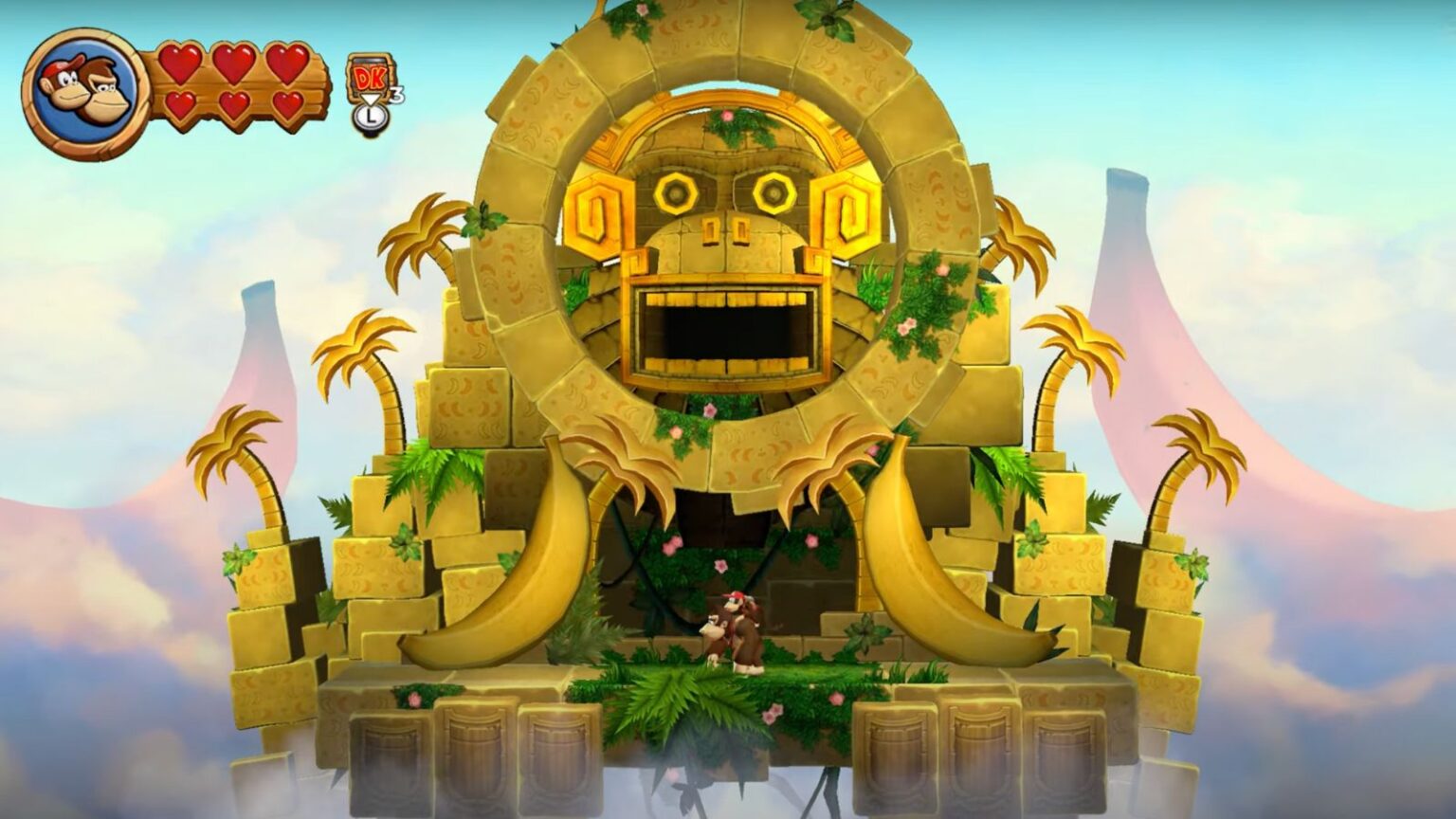Click the middle heart in the top row

pyautogui.click(x=237, y=62)
